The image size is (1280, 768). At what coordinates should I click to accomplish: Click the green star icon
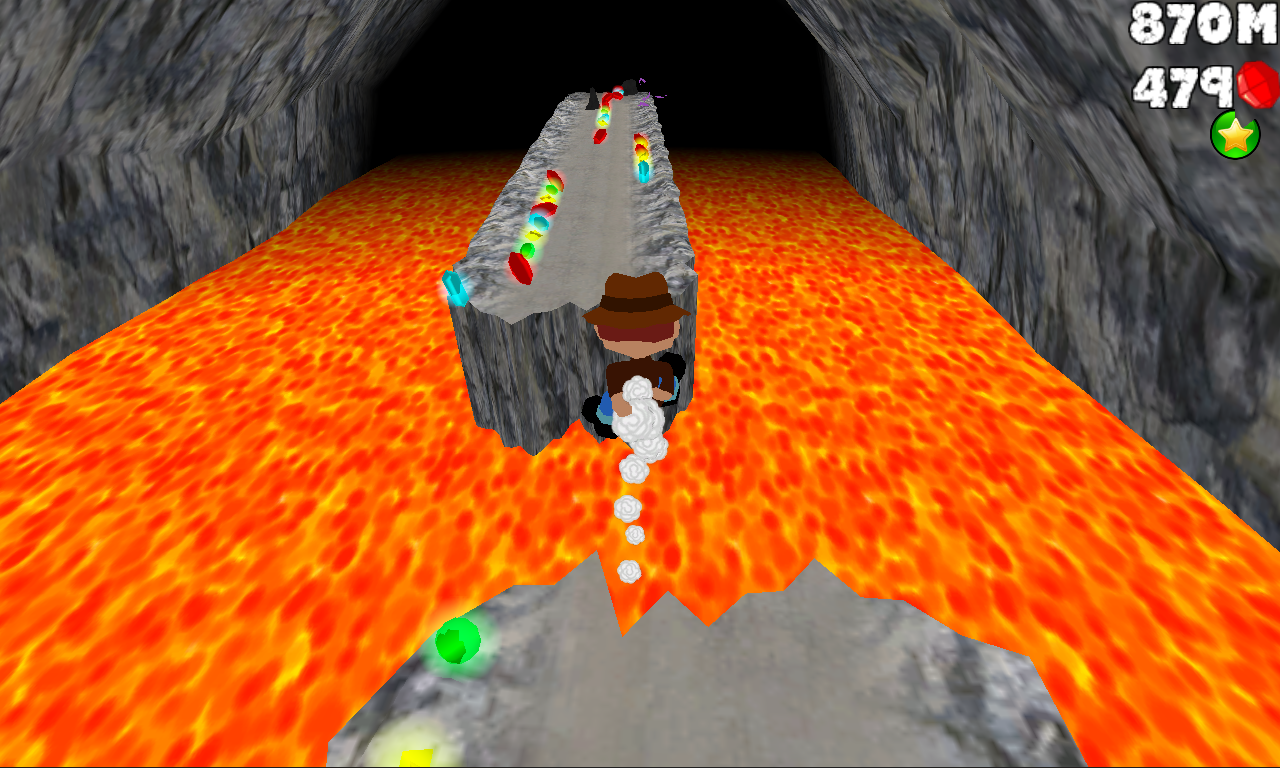pyautogui.click(x=1235, y=135)
